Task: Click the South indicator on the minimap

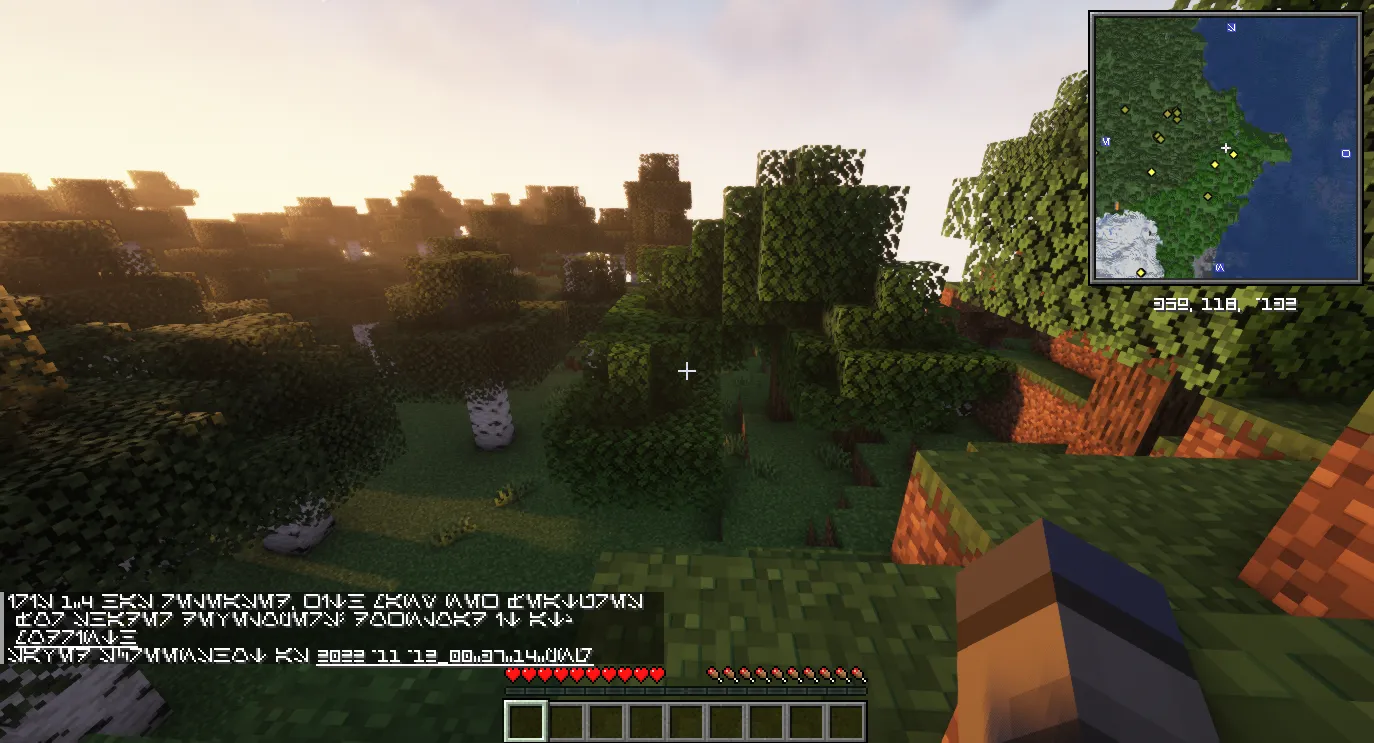Action: point(1220,268)
